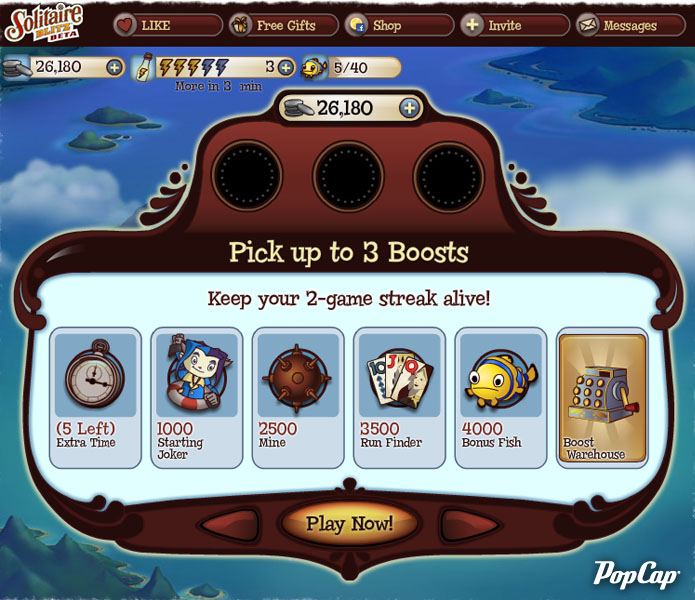Viewport: 695px width, 600px height.
Task: Choose the Bonus Fish boost
Action: coord(501,397)
